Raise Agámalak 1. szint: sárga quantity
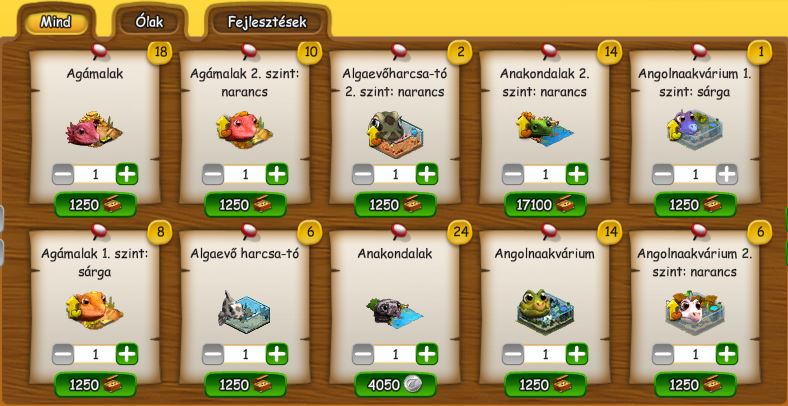Screen dimensions: 788x406 click(x=127, y=354)
